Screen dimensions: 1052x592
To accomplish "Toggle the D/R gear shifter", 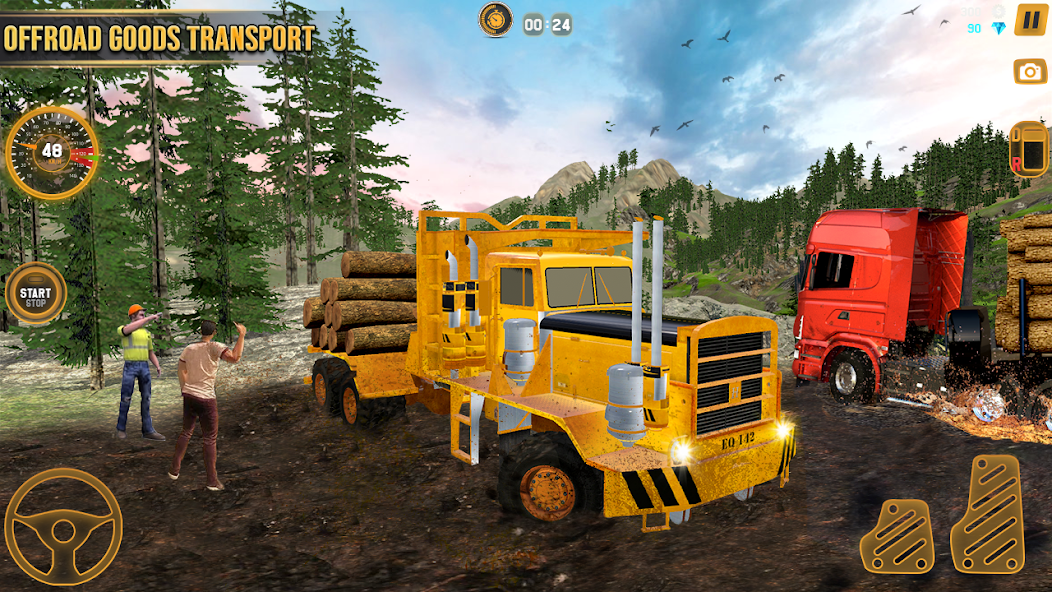I will [1028, 149].
